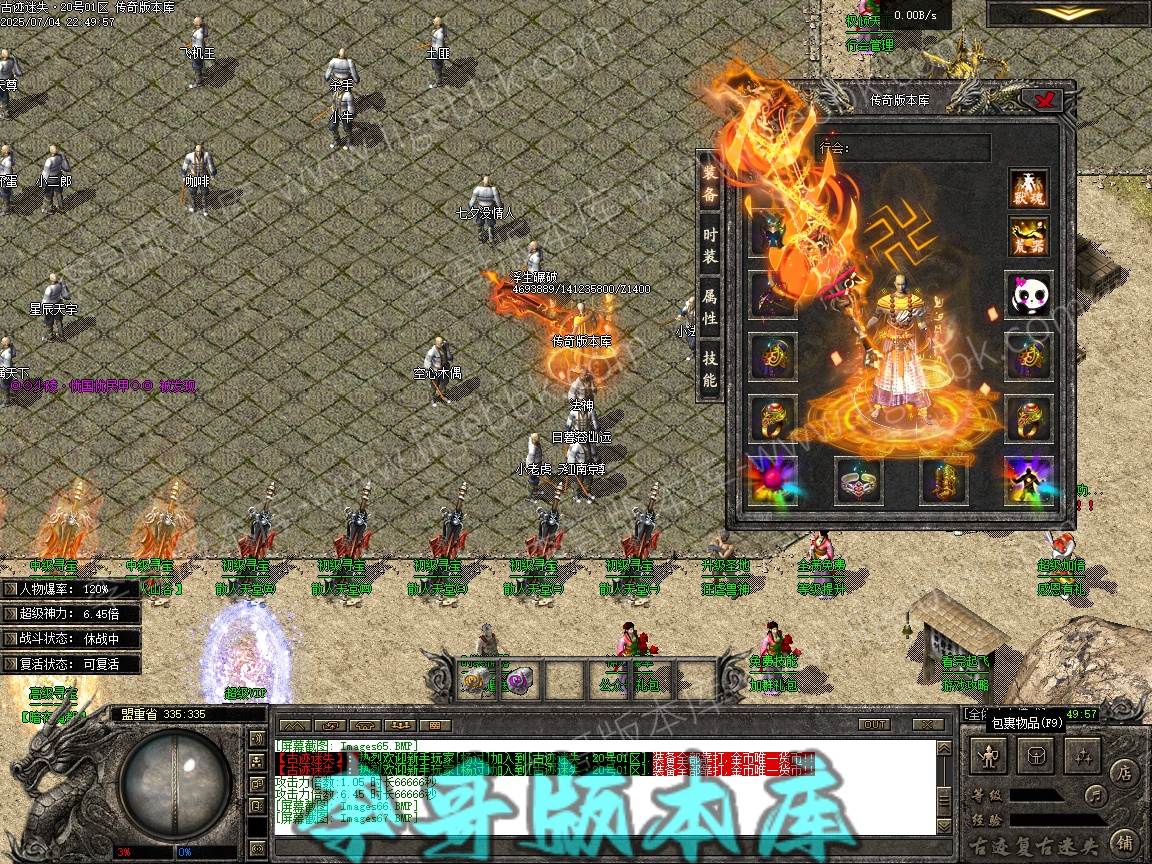Open the 店 shop round button
1152x864 pixels.
point(1124,772)
